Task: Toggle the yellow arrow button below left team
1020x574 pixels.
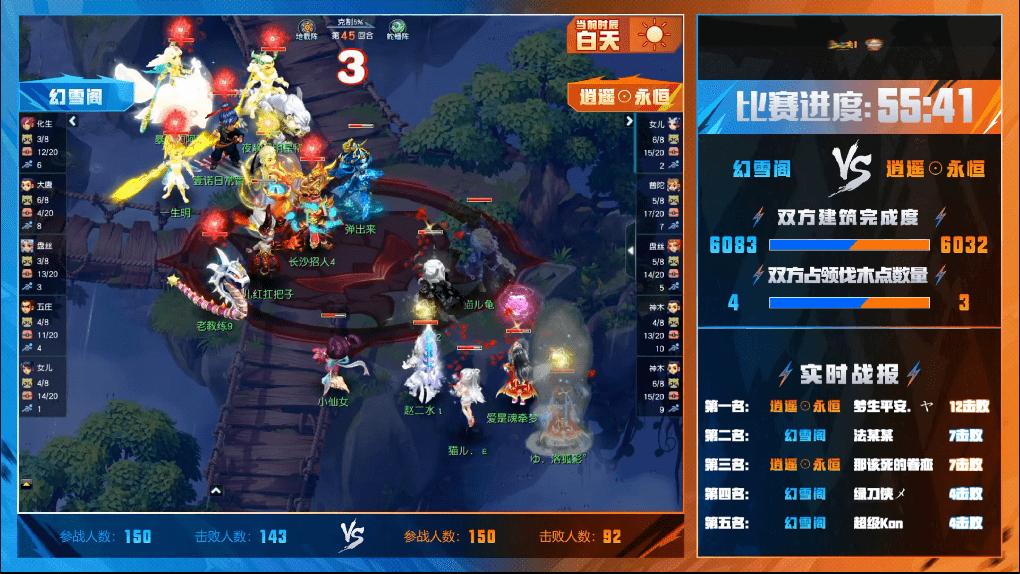Action: coord(25,484)
